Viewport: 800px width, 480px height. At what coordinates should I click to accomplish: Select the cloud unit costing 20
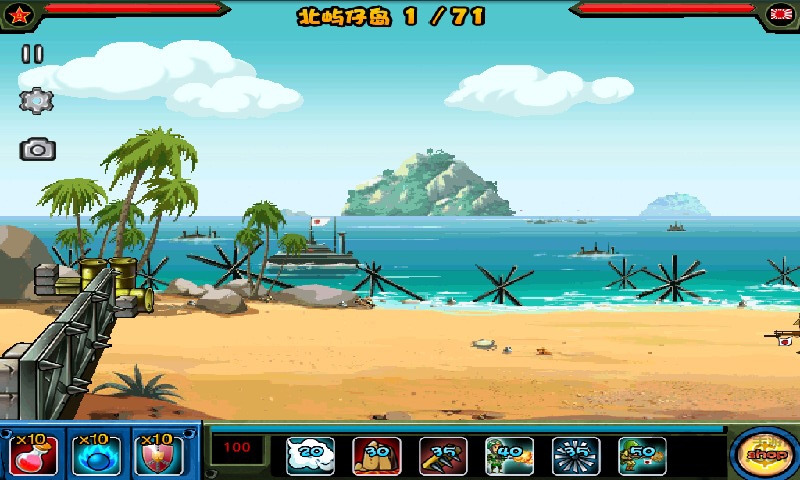point(310,456)
